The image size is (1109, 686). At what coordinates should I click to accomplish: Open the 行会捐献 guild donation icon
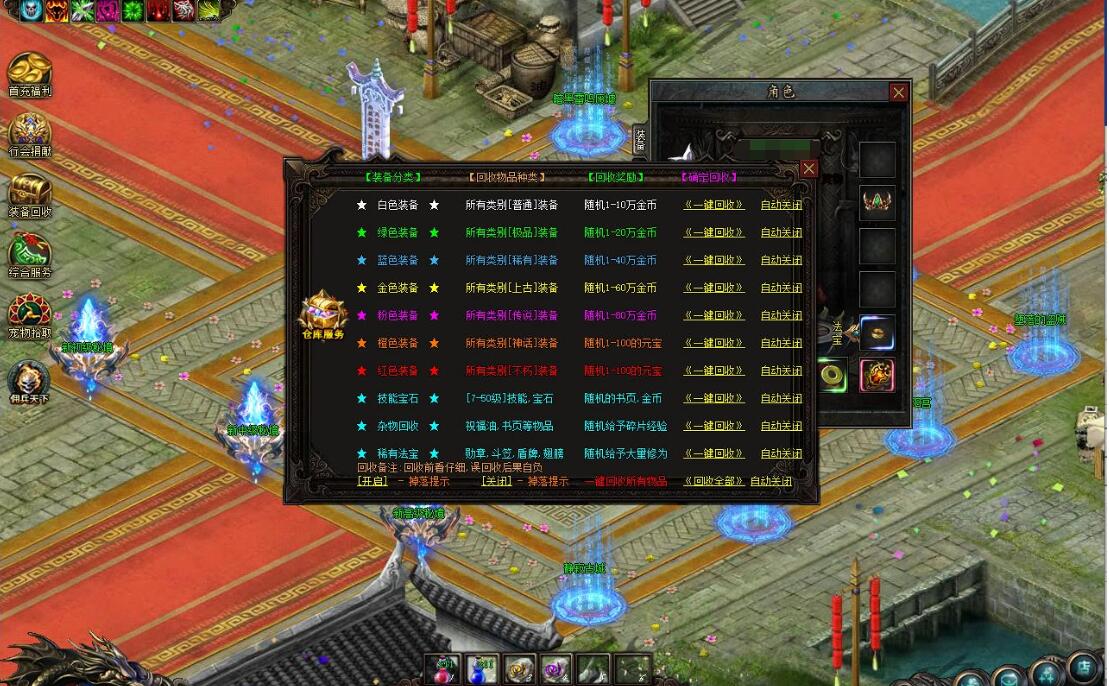coord(29,132)
